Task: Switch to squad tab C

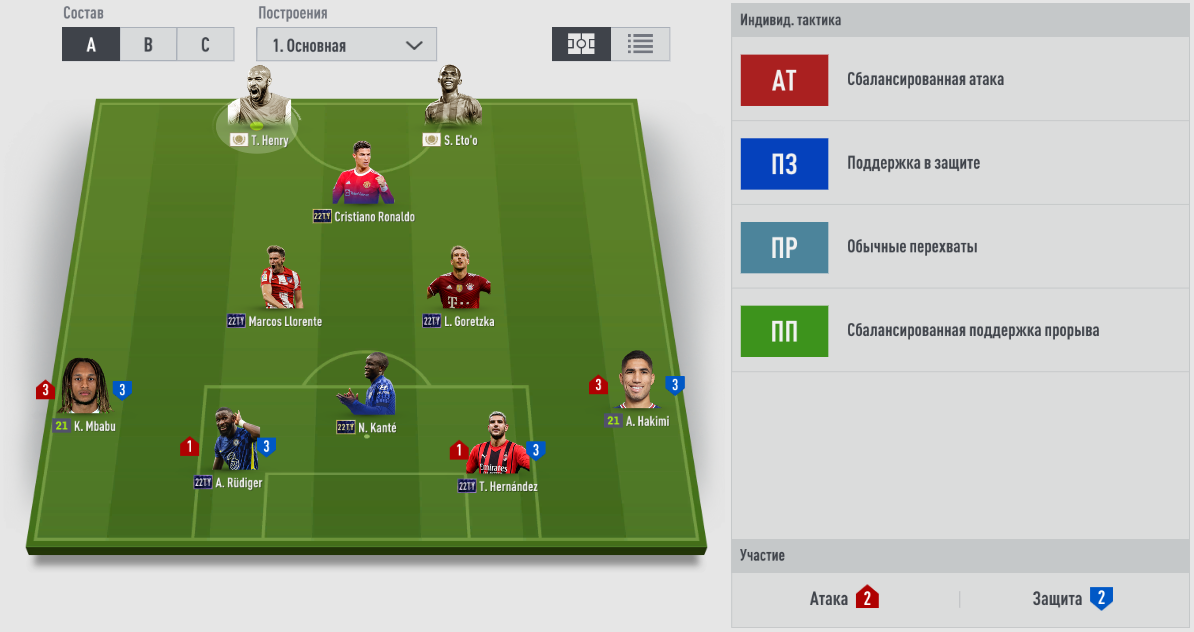Action: (x=205, y=45)
